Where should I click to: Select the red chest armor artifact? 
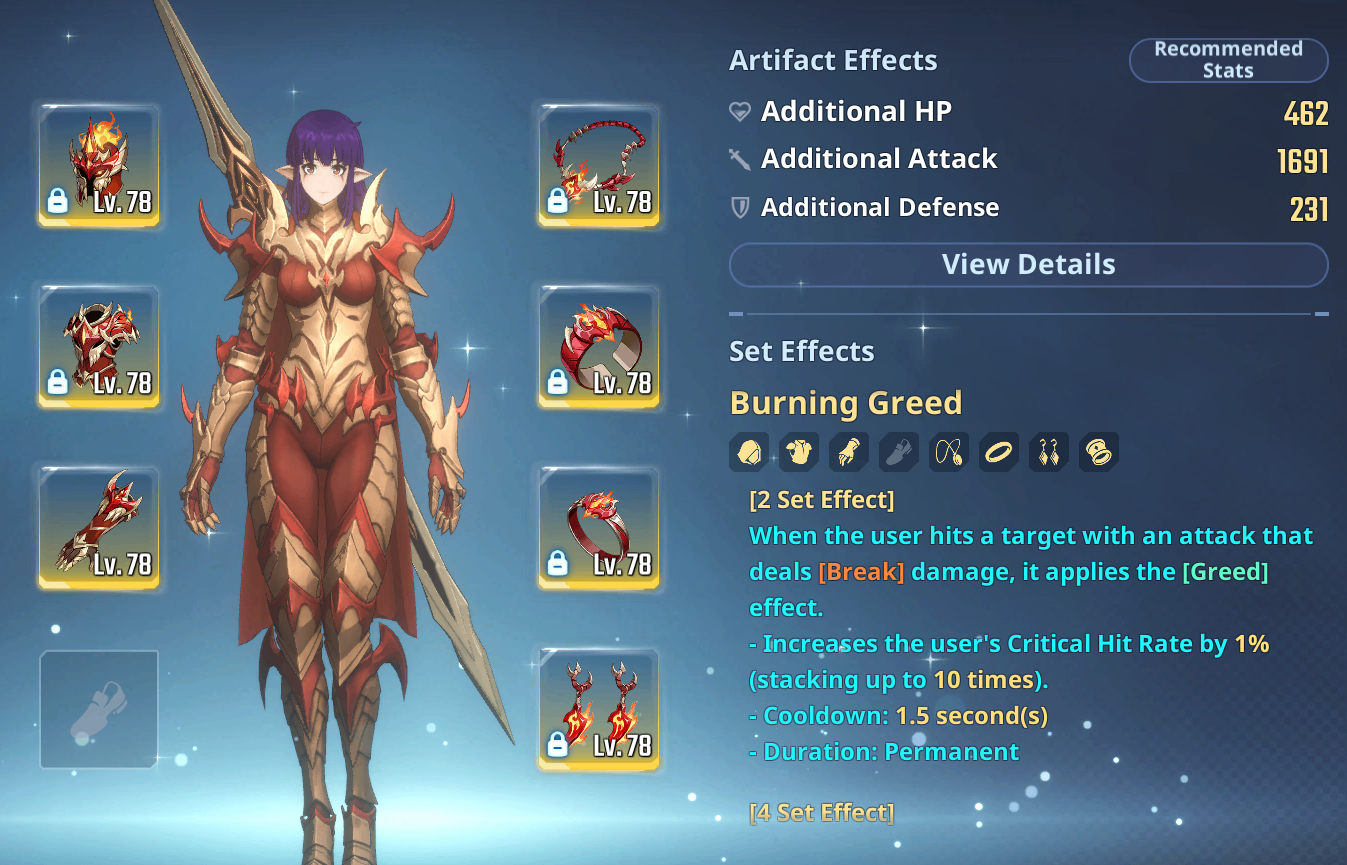tap(99, 346)
